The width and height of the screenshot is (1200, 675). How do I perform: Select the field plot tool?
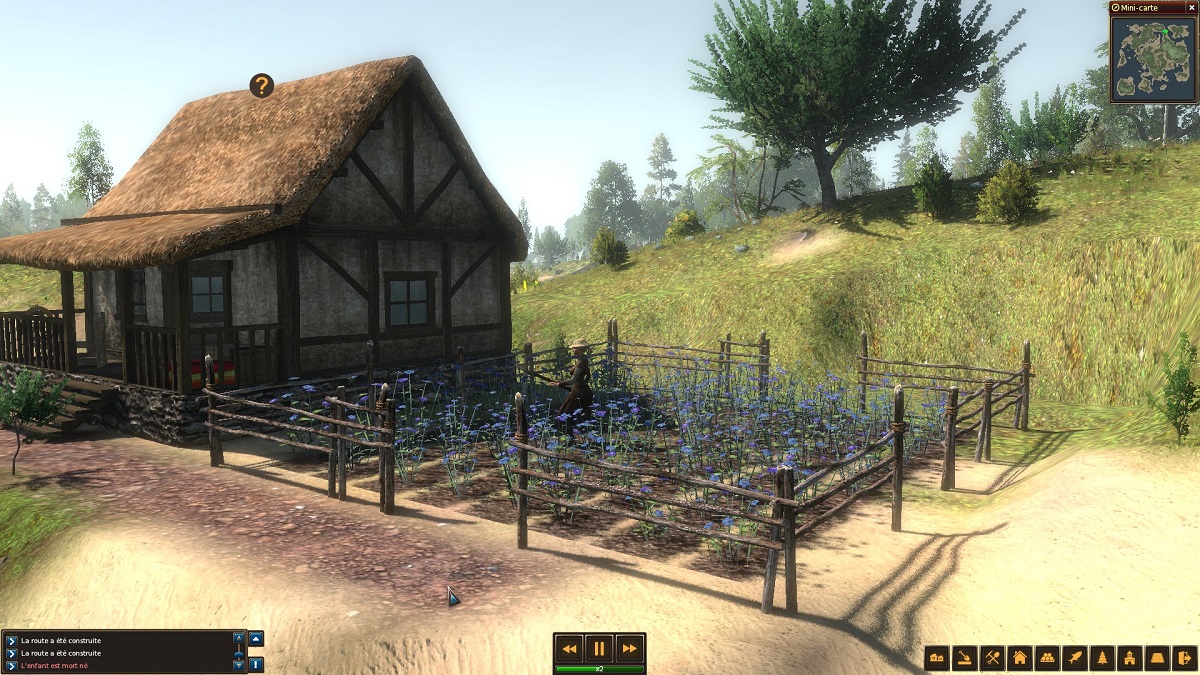(x=1157, y=657)
